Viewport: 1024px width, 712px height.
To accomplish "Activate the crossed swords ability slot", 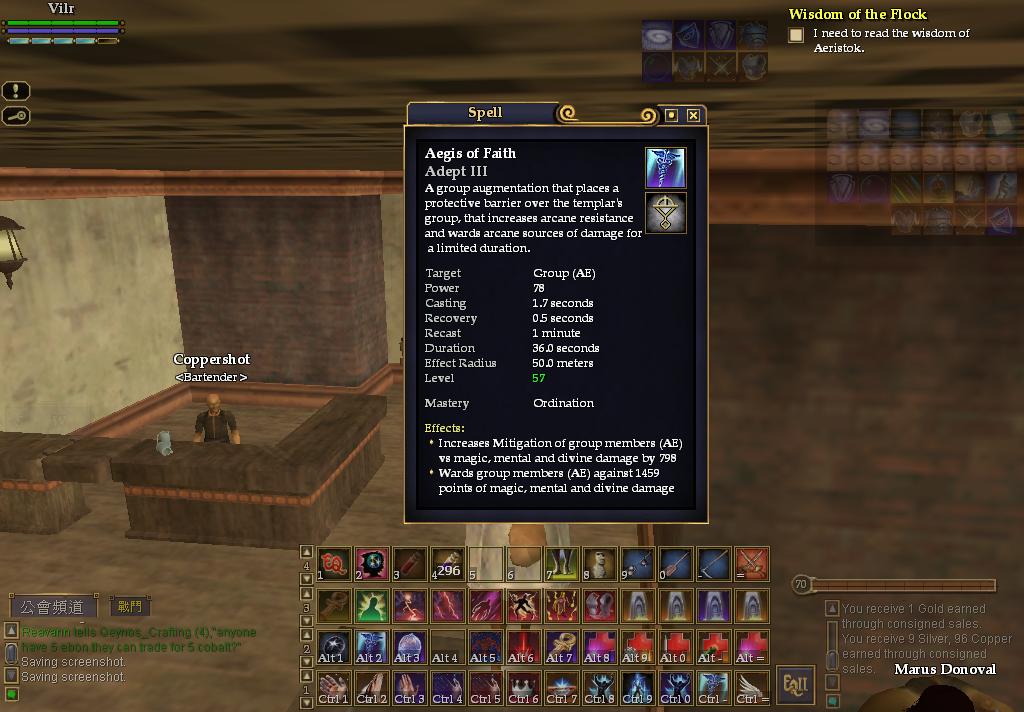I will click(x=752, y=564).
